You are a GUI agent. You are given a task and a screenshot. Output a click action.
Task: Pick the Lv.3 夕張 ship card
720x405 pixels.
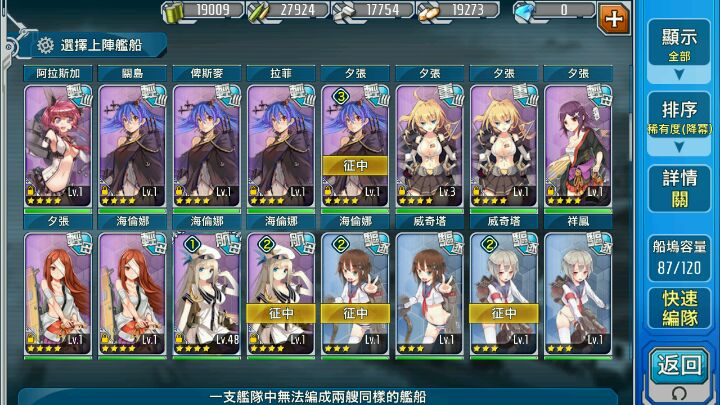click(x=429, y=140)
